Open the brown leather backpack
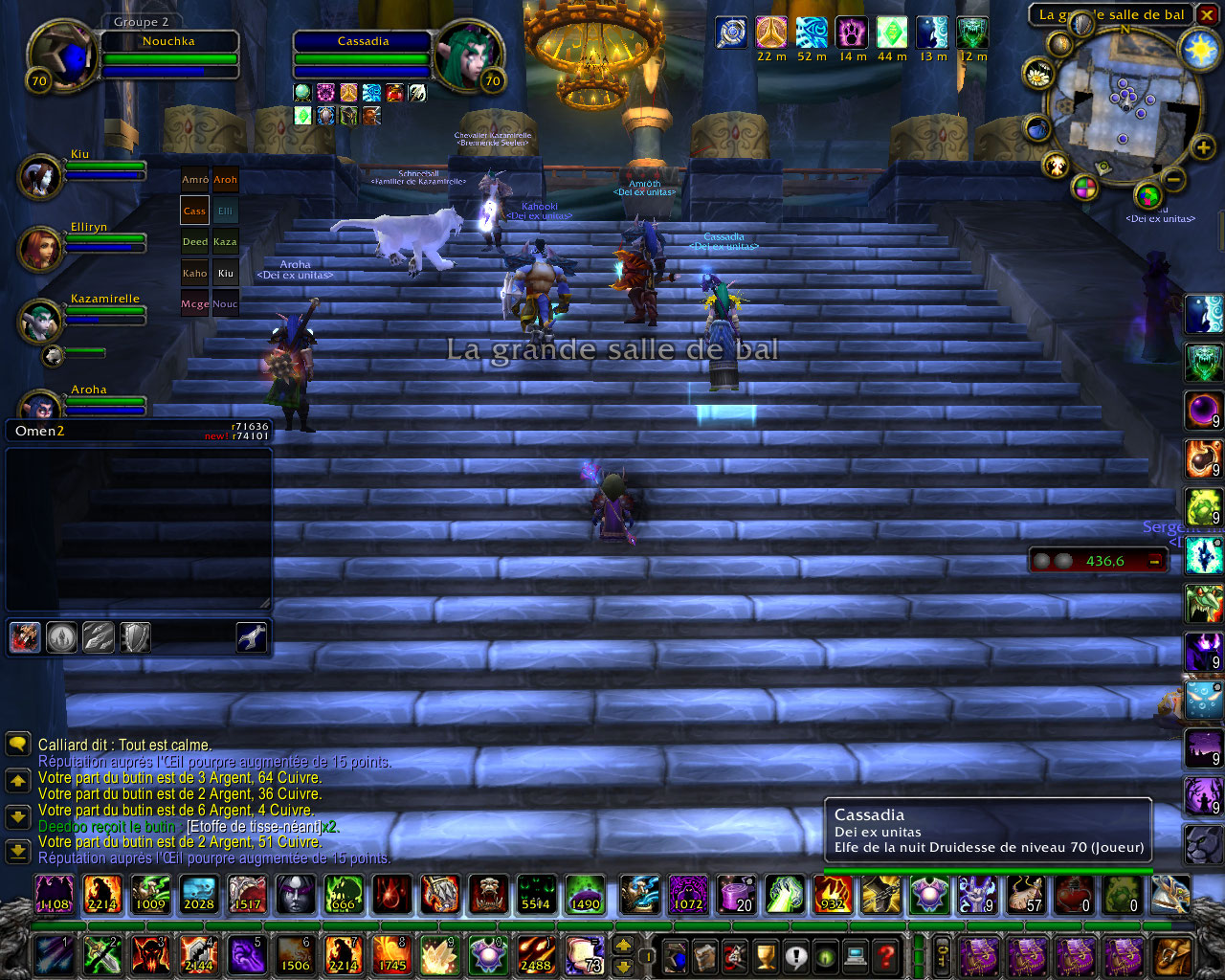Viewport: 1225px width, 980px height. 1172,955
